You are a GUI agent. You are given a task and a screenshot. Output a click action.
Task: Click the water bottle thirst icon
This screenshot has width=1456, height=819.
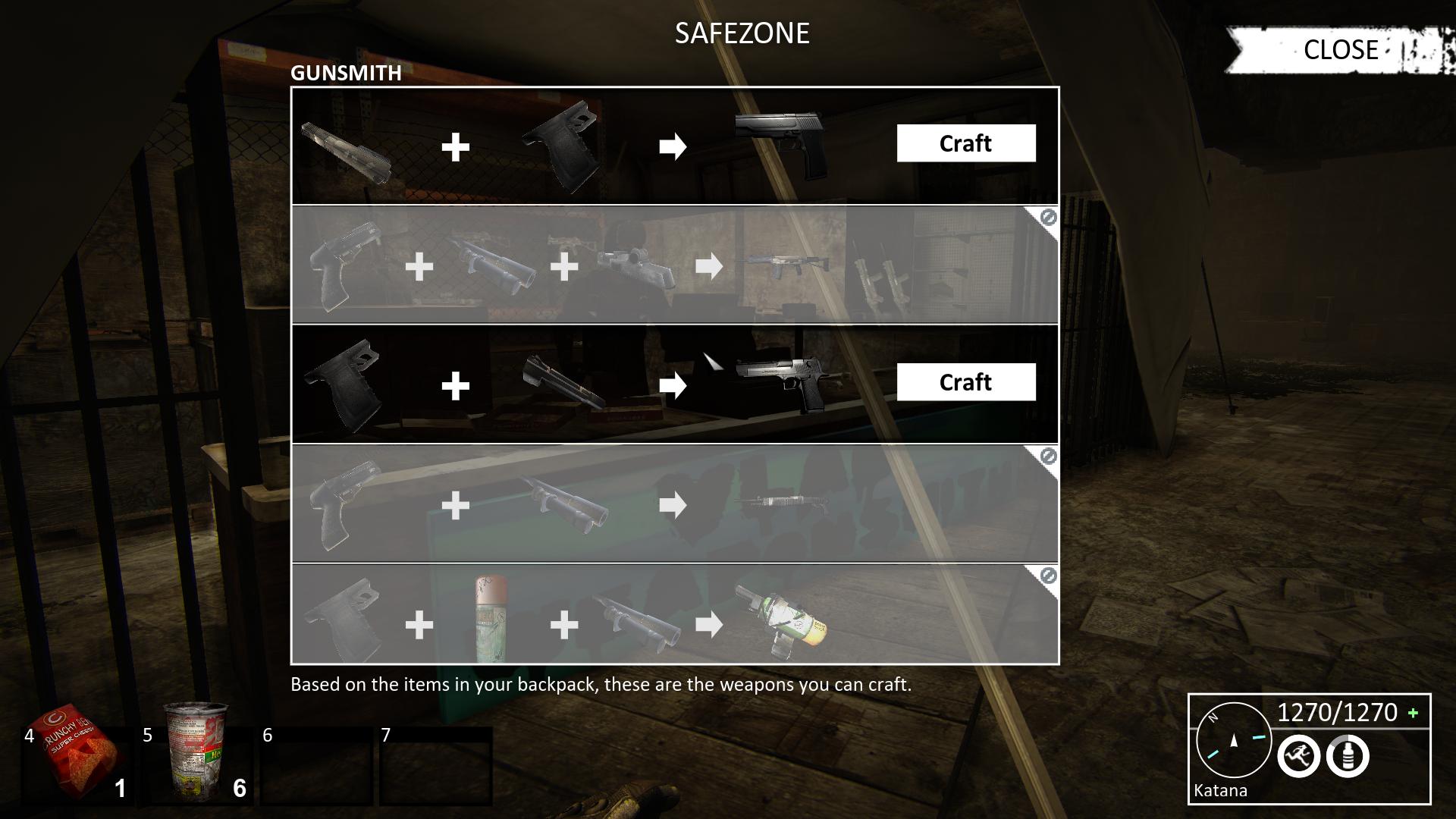pos(1348,756)
